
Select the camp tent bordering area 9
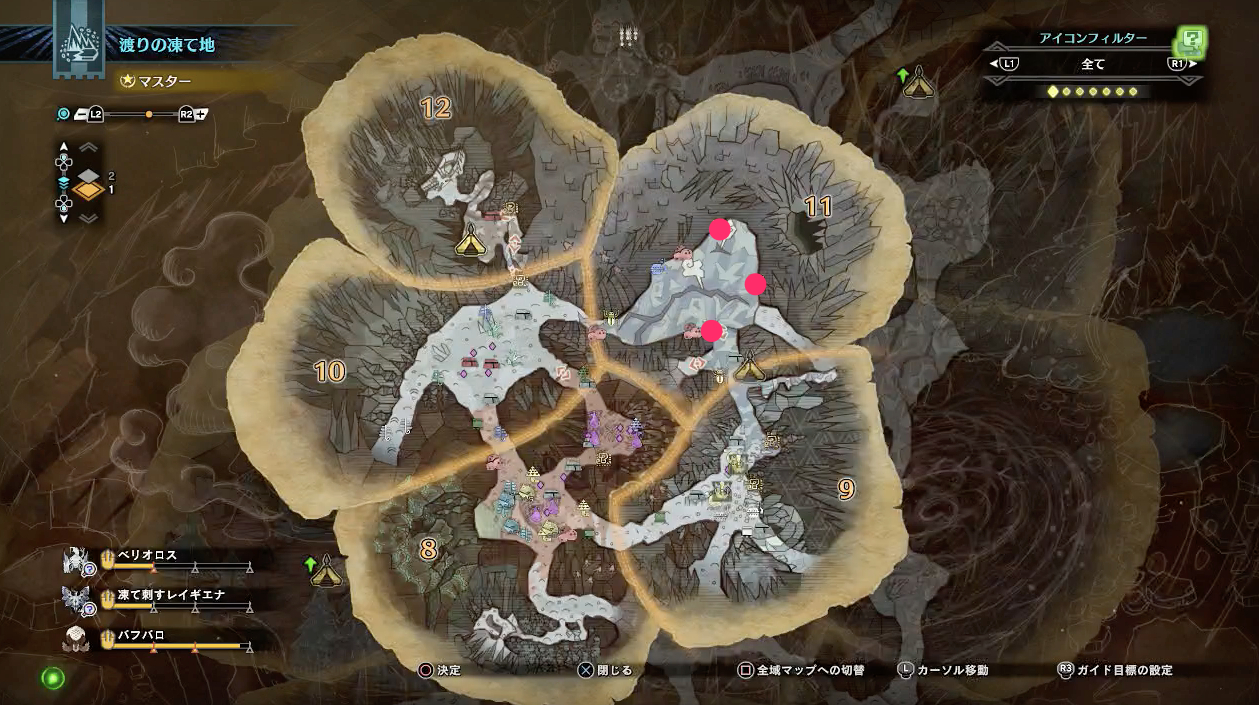[748, 368]
